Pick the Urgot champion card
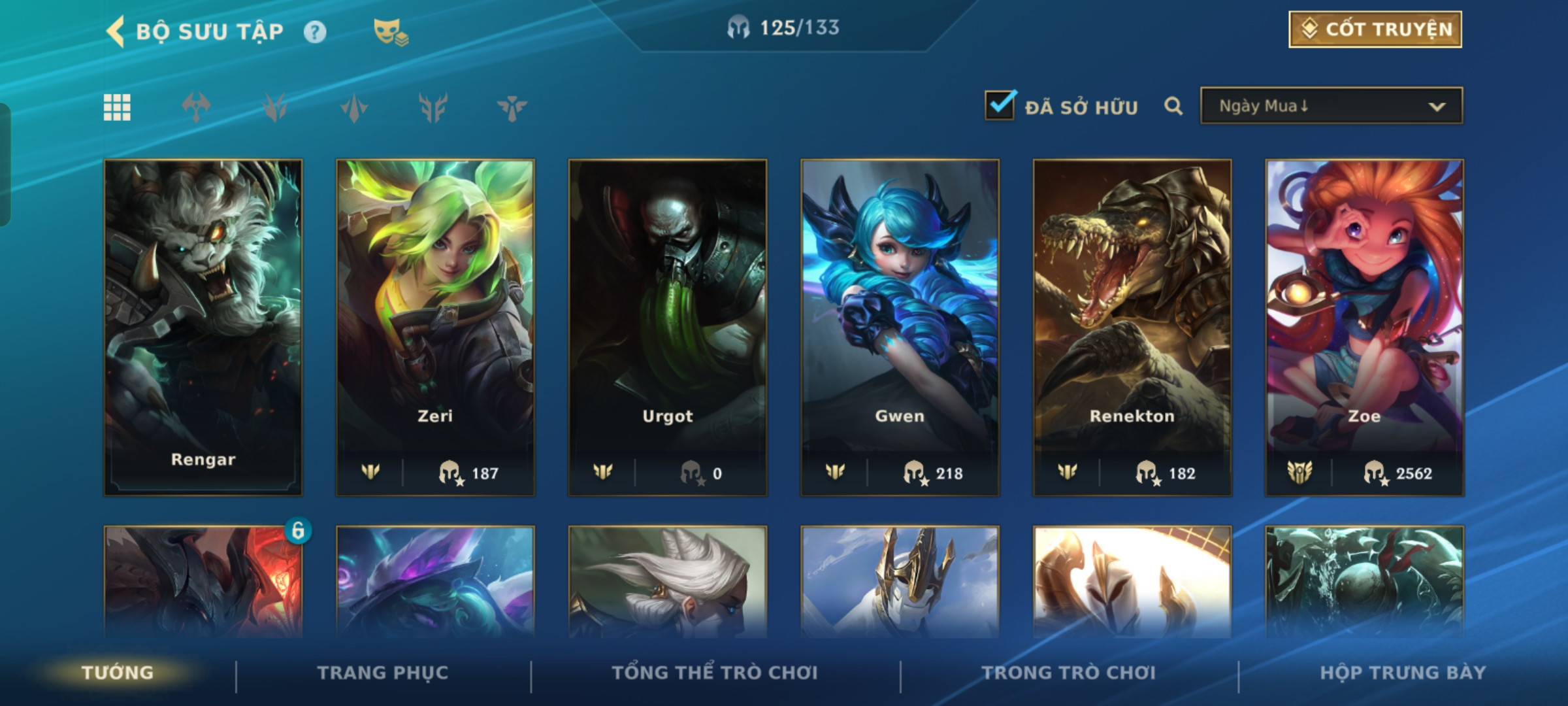Image resolution: width=1568 pixels, height=706 pixels. point(667,327)
